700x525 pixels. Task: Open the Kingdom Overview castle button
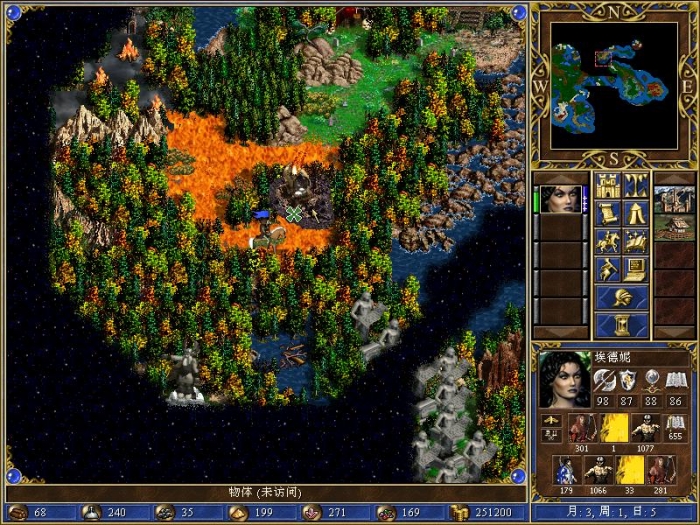tap(607, 185)
